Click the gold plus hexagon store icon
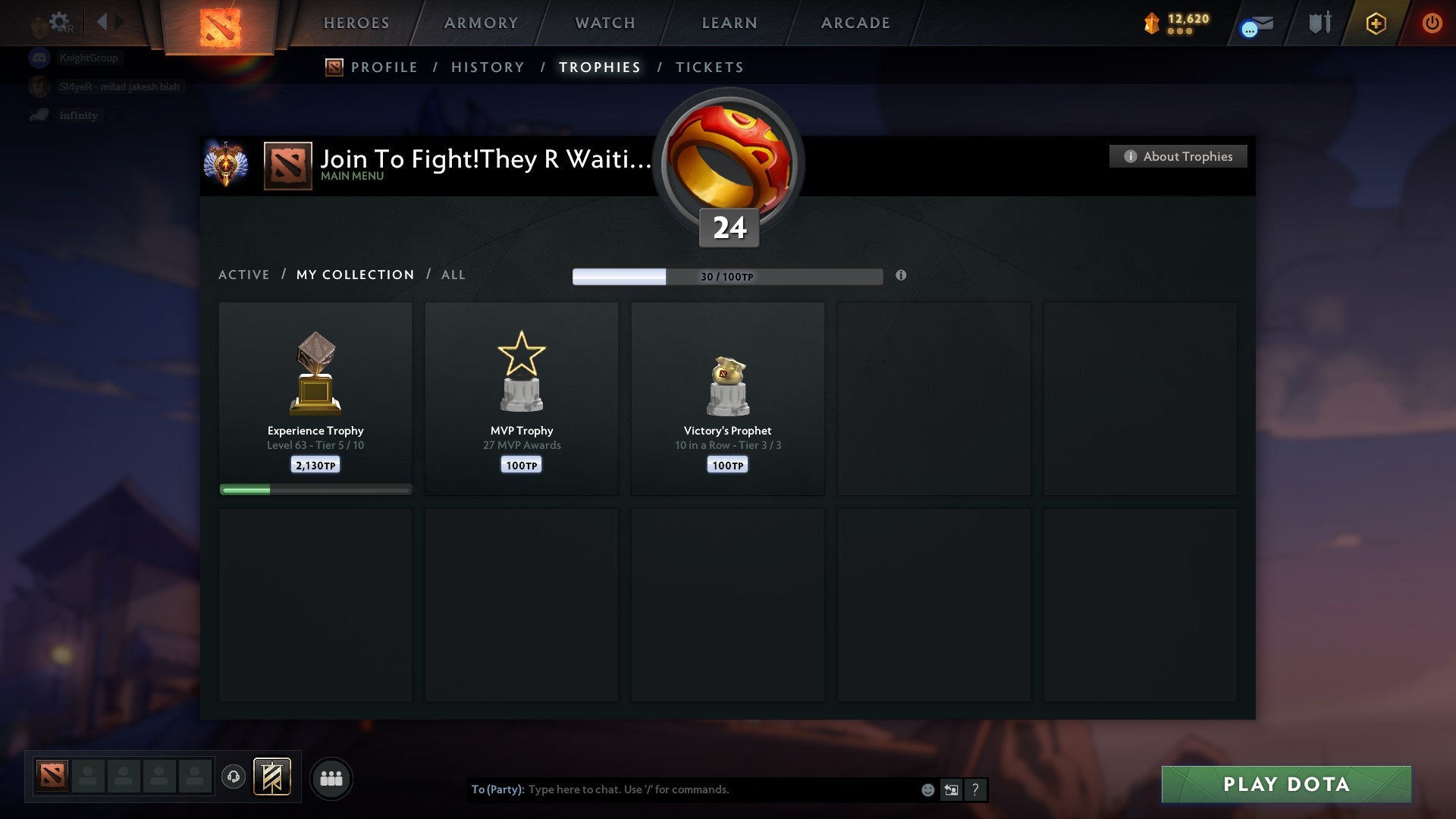Viewport: 1456px width, 819px height. pyautogui.click(x=1376, y=24)
